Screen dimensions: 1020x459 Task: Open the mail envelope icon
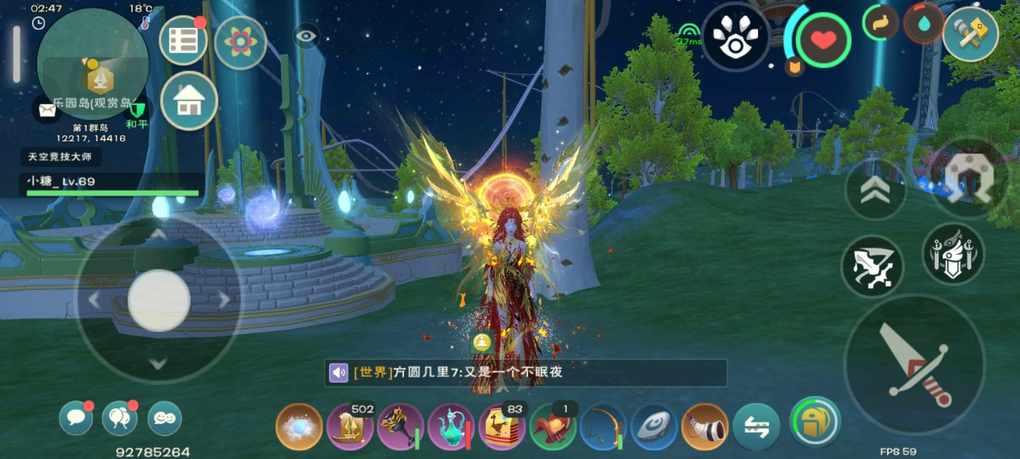pos(47,108)
